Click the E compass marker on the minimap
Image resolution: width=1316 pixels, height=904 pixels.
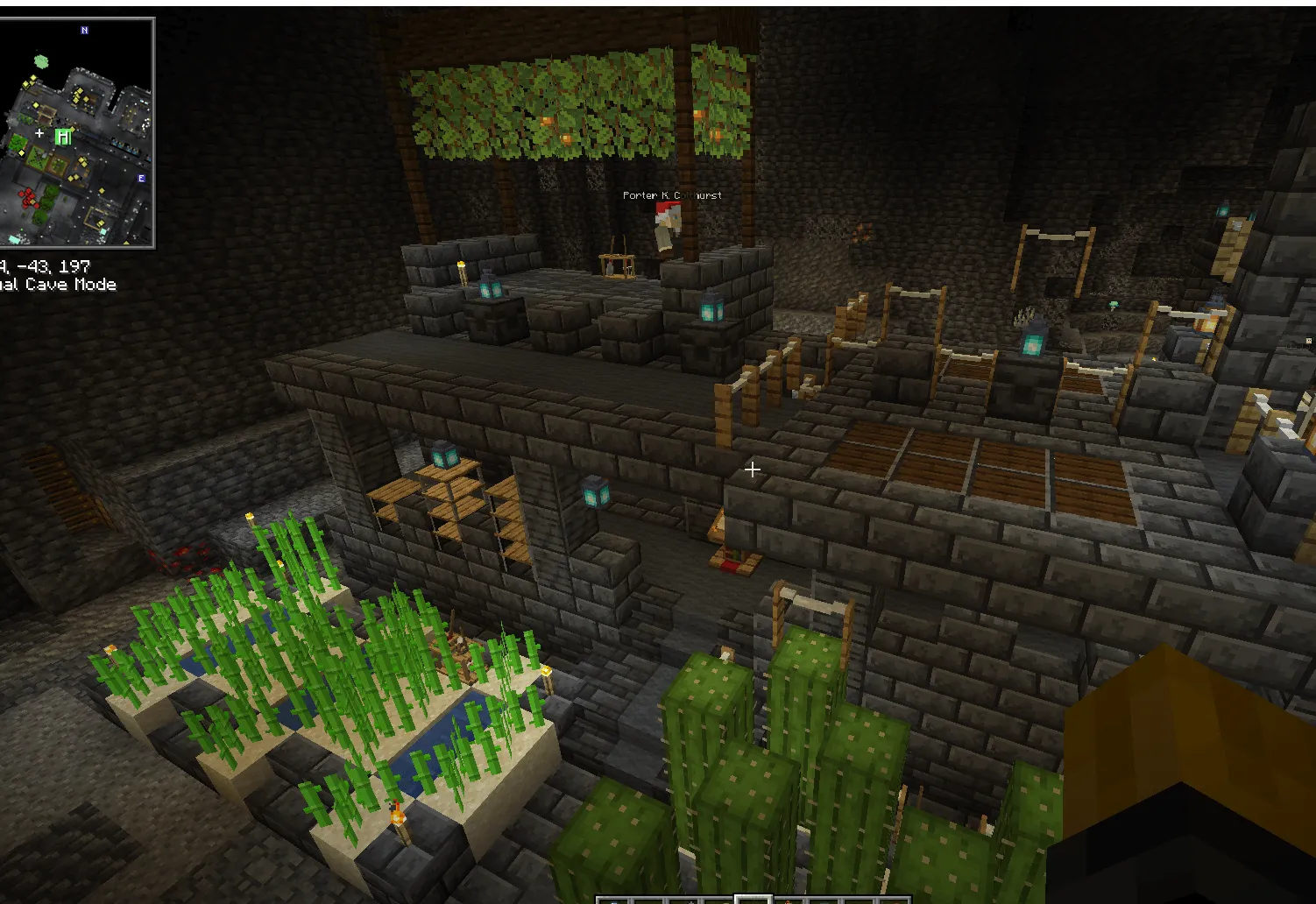point(141,178)
